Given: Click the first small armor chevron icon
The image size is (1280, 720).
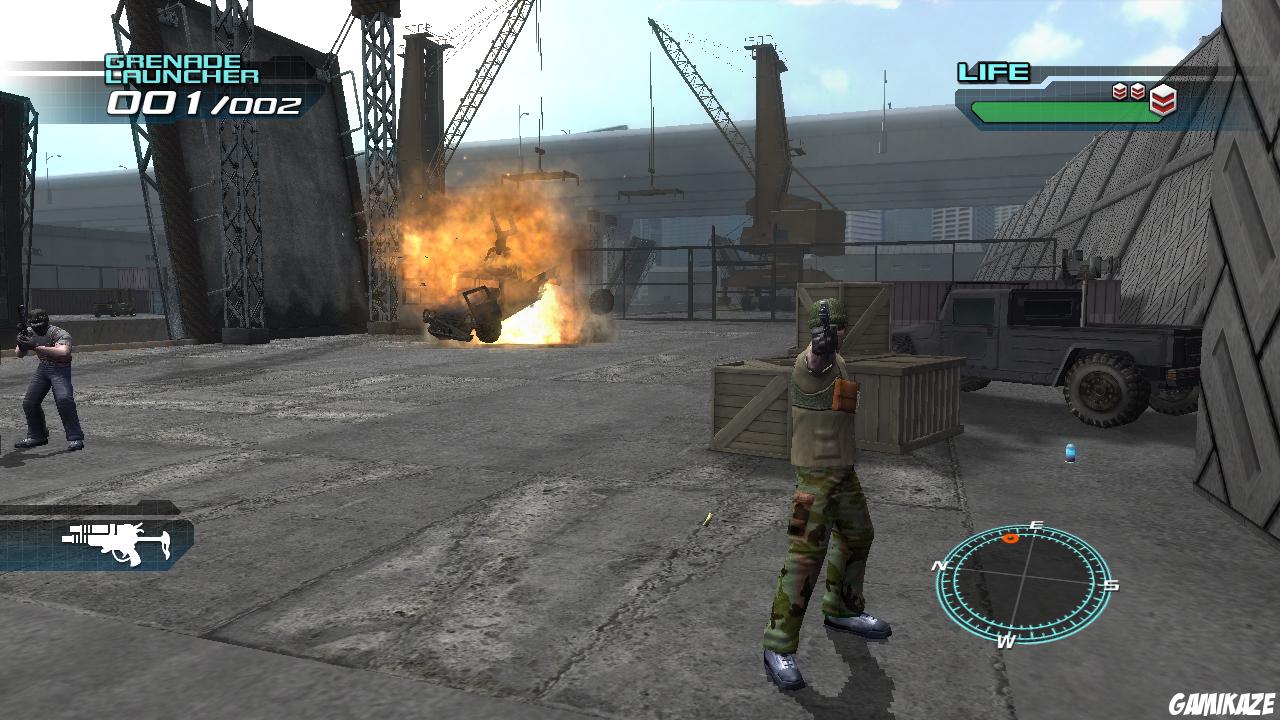Looking at the screenshot, I should click(x=1117, y=90).
